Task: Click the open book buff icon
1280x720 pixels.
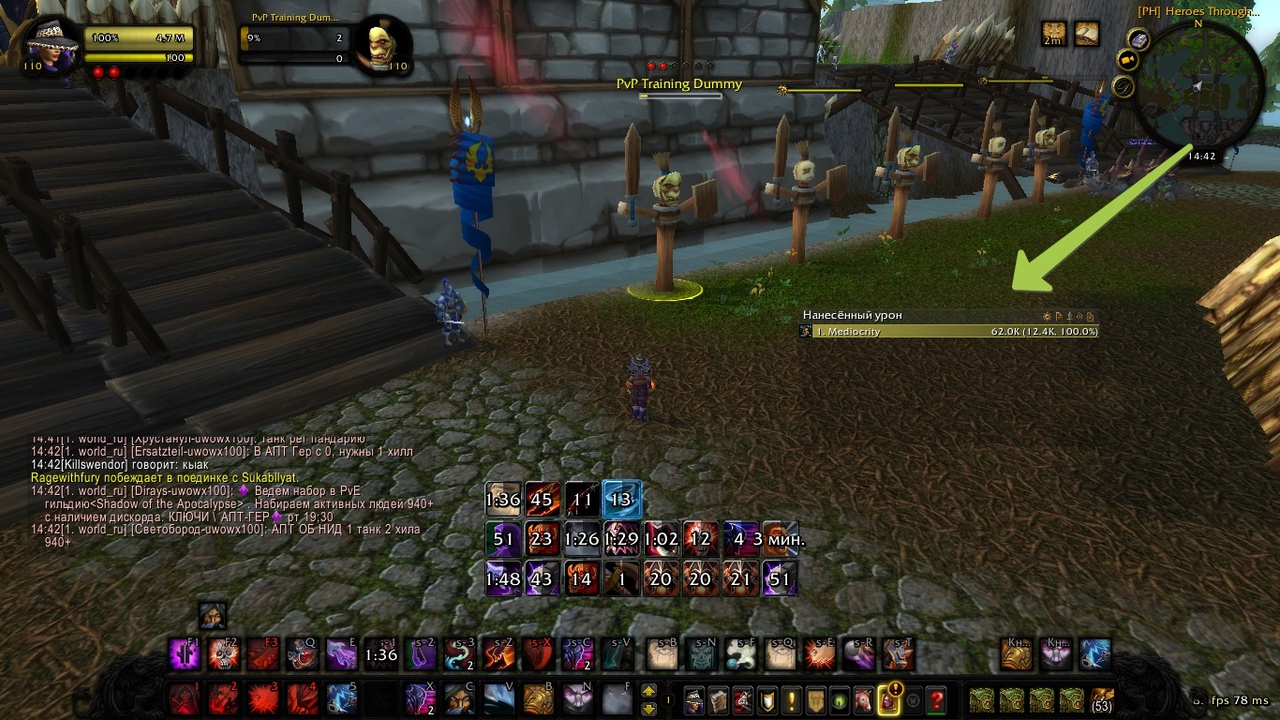Action: [x=1086, y=34]
